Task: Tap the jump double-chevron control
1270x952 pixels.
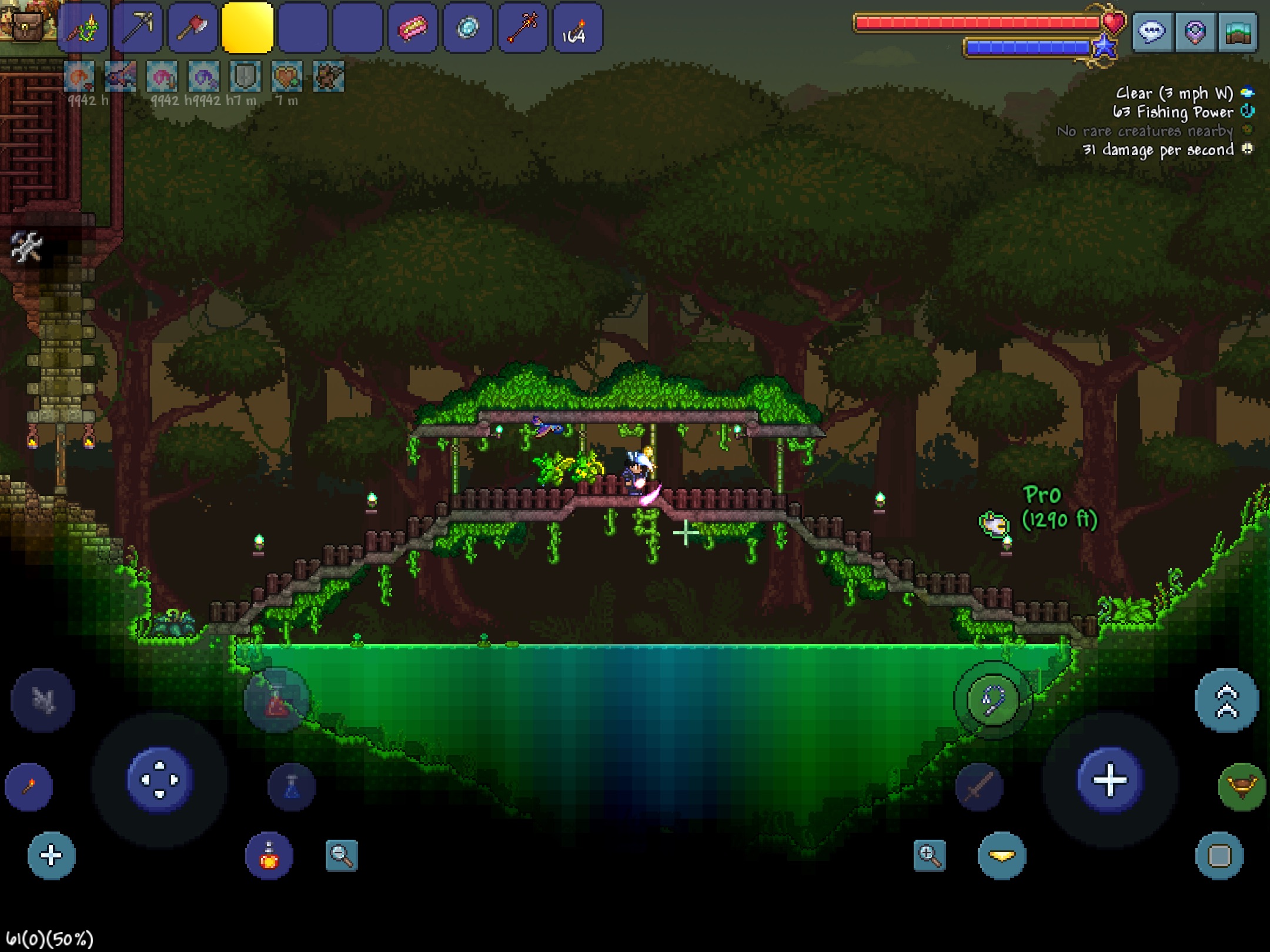Action: pos(1226,701)
